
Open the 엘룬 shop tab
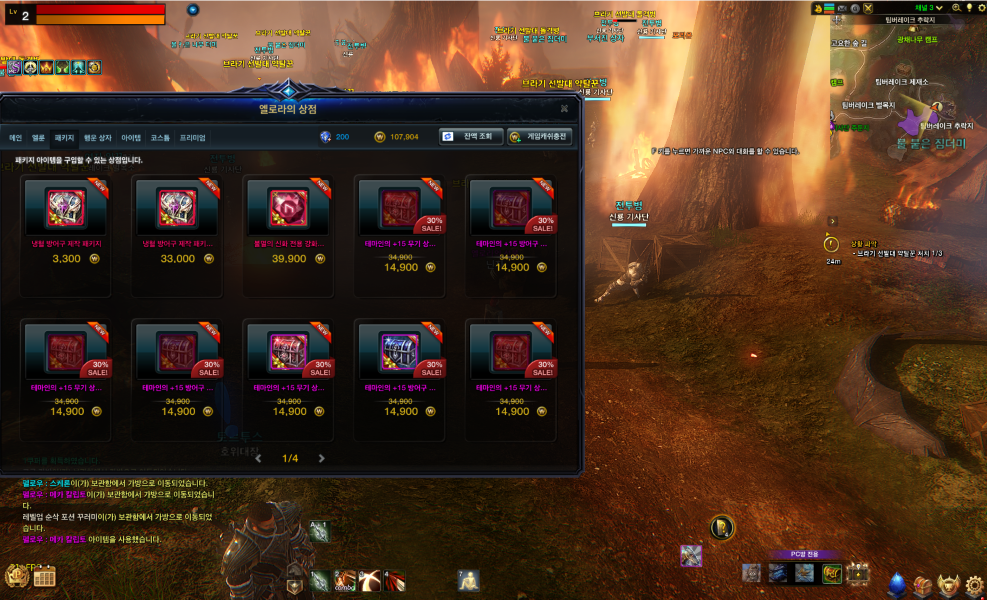pos(38,137)
